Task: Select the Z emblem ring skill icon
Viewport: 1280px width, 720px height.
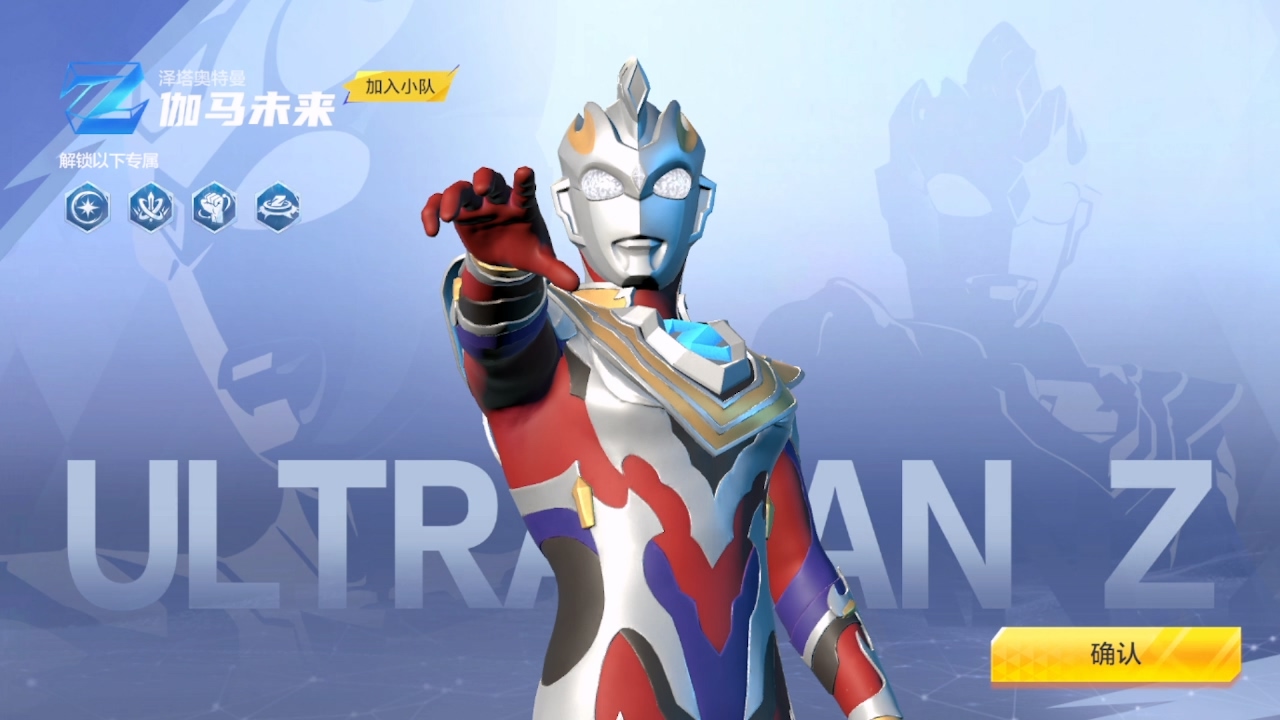Action: point(277,207)
